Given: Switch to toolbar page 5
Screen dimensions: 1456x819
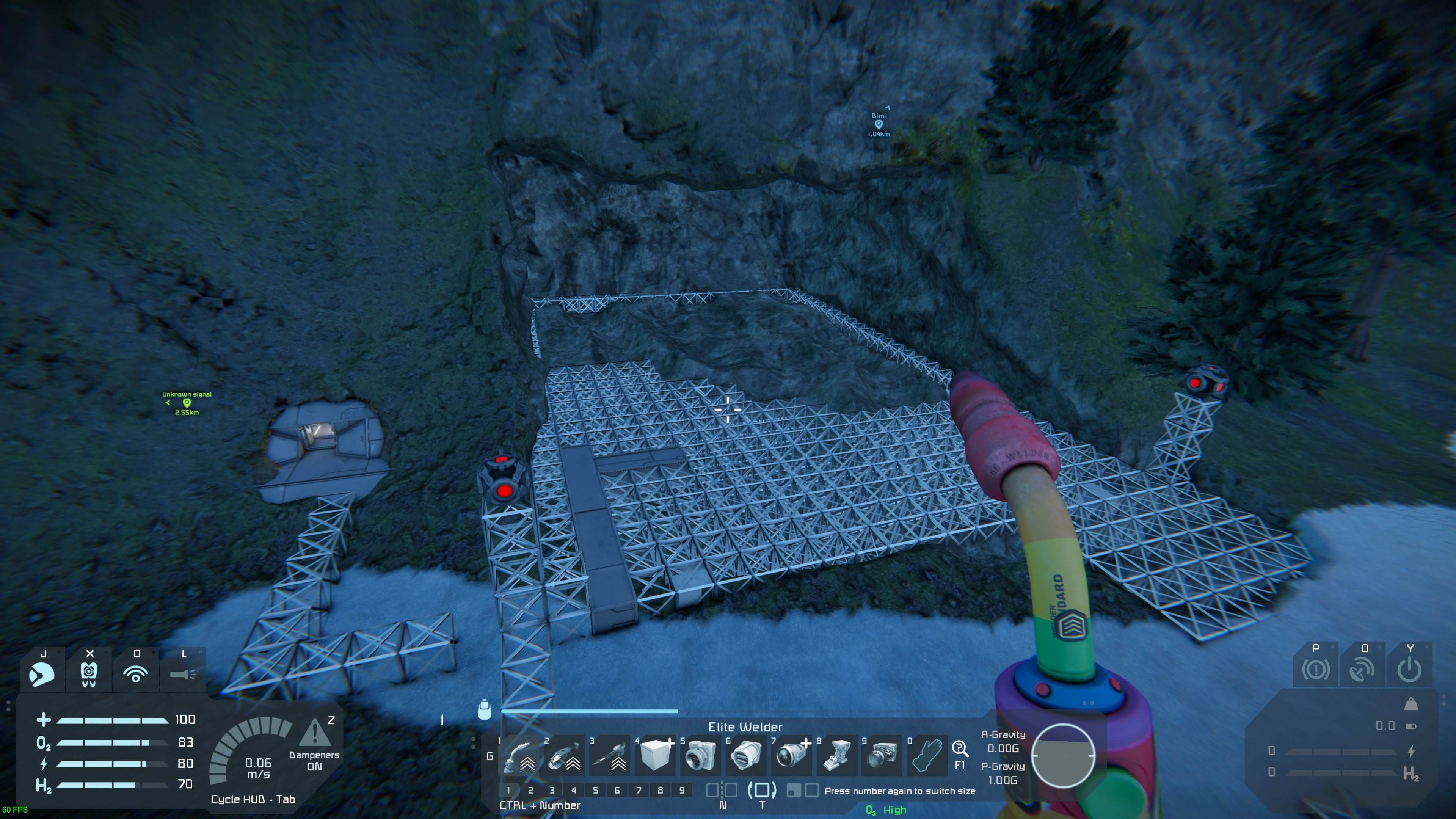Looking at the screenshot, I should (x=595, y=790).
